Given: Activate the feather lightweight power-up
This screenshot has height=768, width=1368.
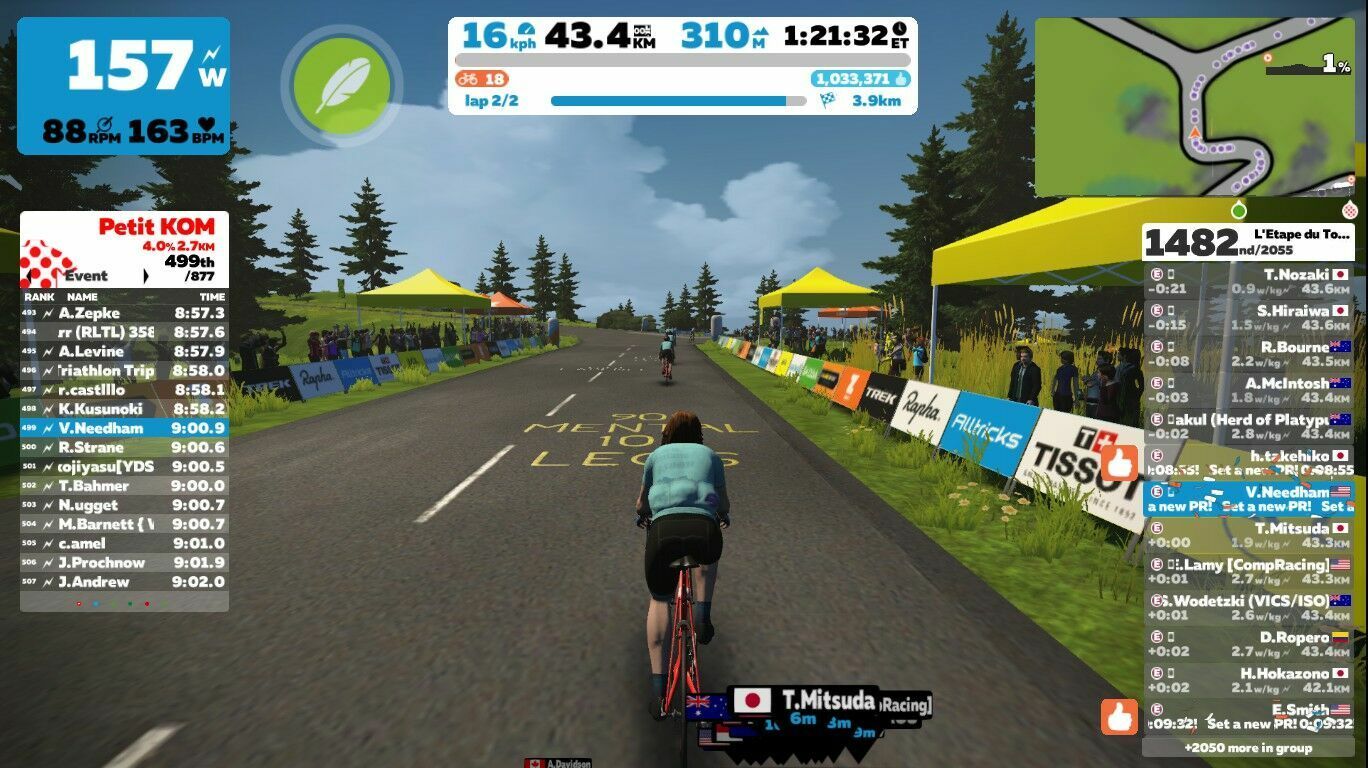Looking at the screenshot, I should 342,84.
